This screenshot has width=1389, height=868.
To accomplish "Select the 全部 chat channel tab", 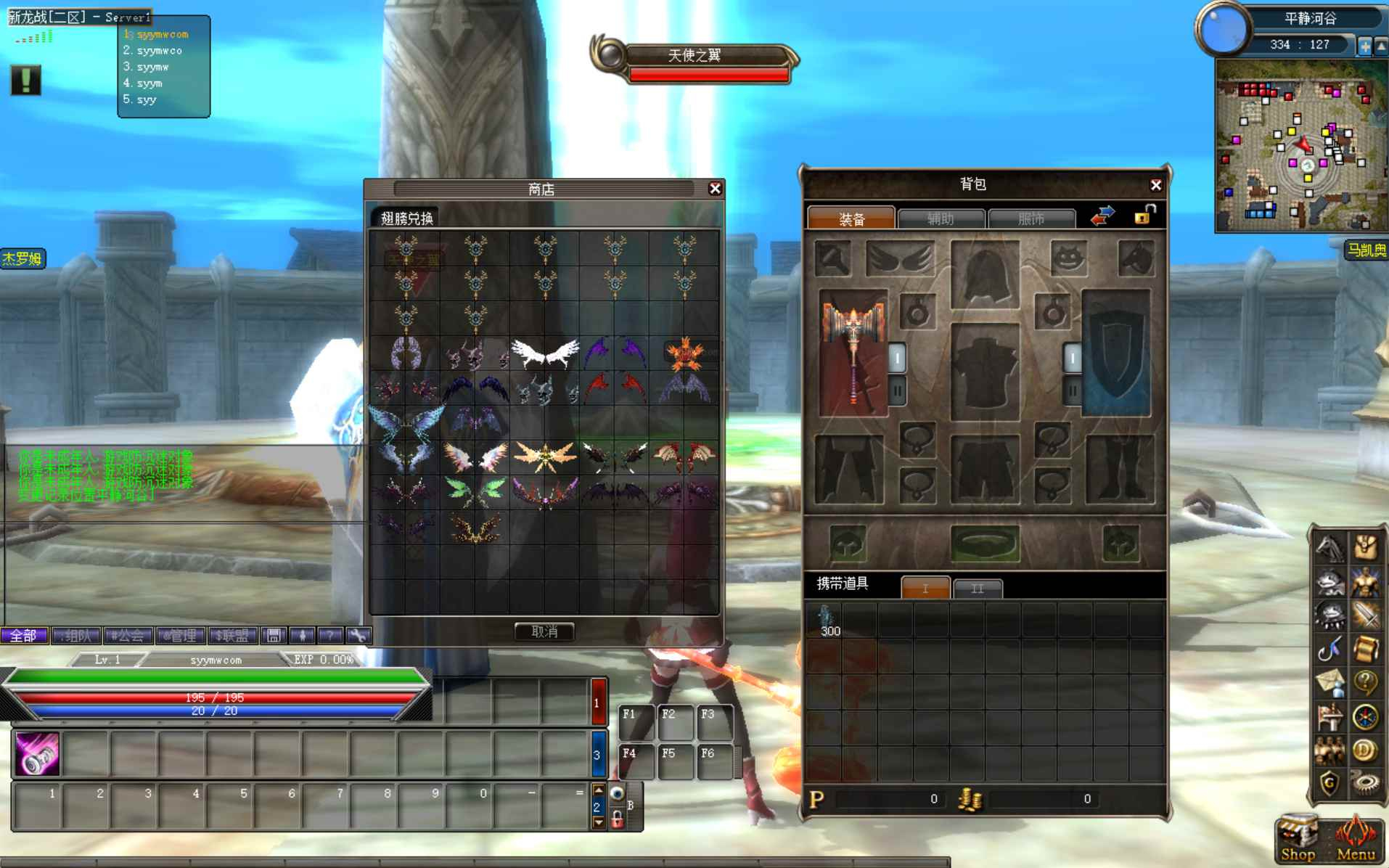I will [x=23, y=636].
